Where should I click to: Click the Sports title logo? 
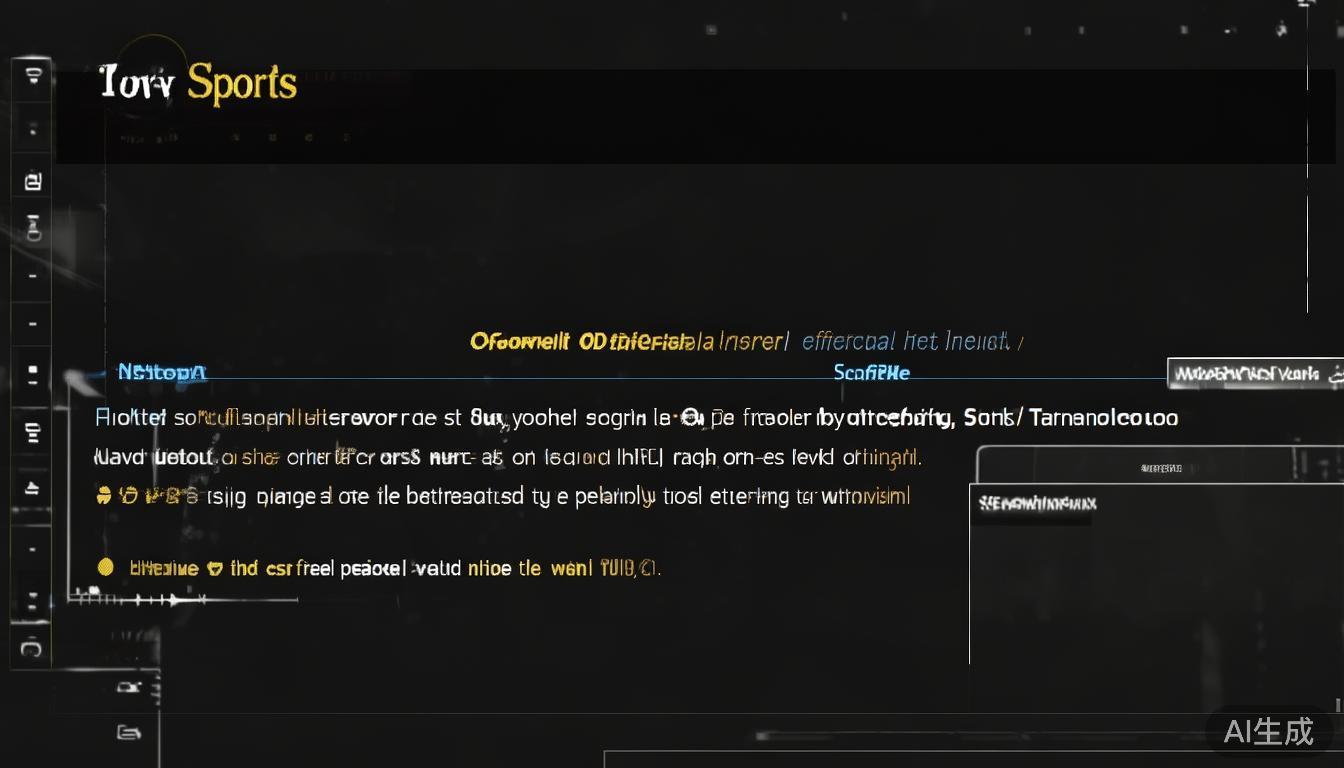(198, 83)
